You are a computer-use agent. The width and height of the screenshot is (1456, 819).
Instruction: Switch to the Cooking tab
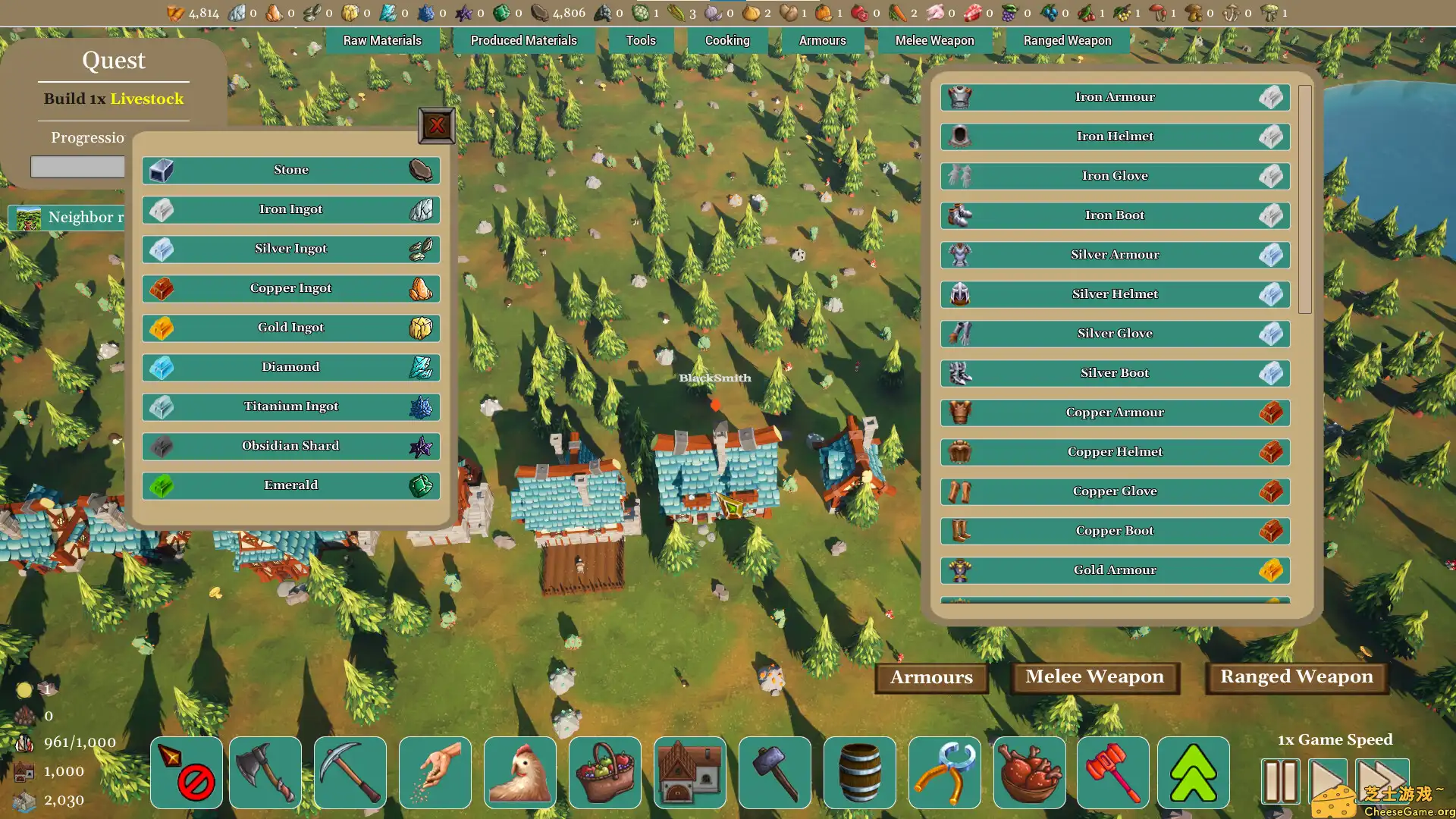[726, 40]
